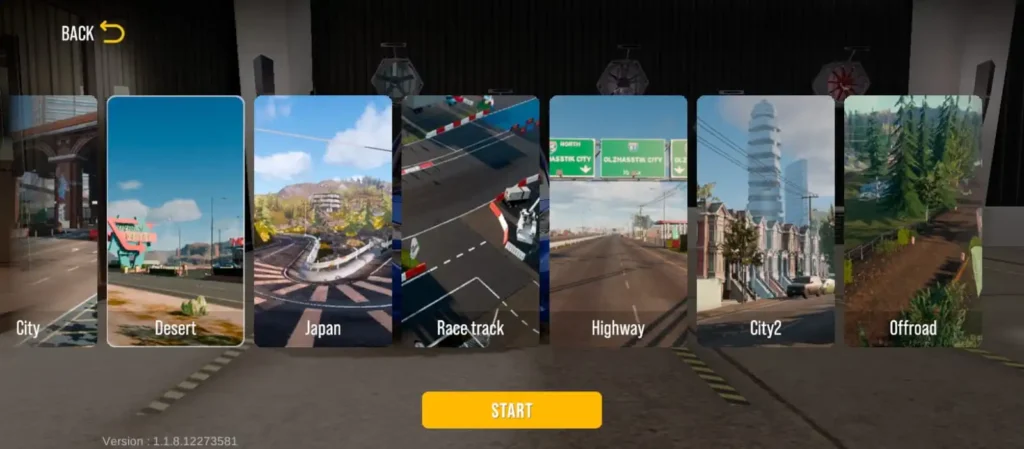Go back using the BACK button

[x=92, y=33]
